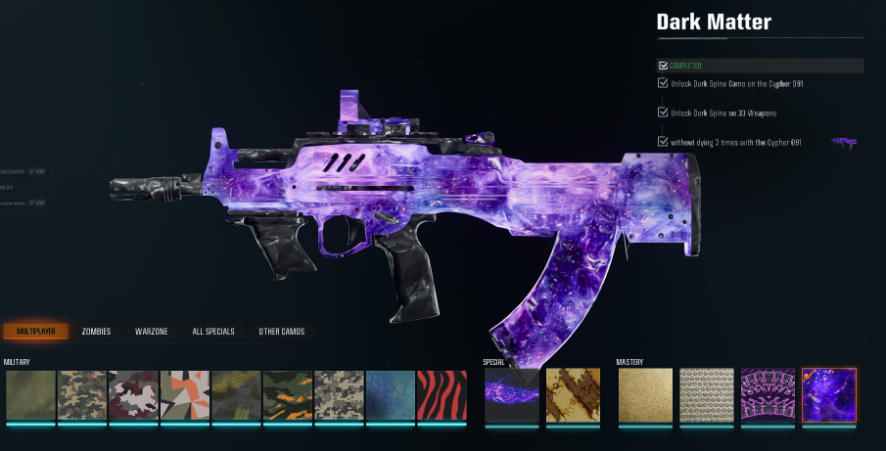Screen dimensions: 886x451
Task: Apply the maroon and white splinter camo
Action: 134,395
